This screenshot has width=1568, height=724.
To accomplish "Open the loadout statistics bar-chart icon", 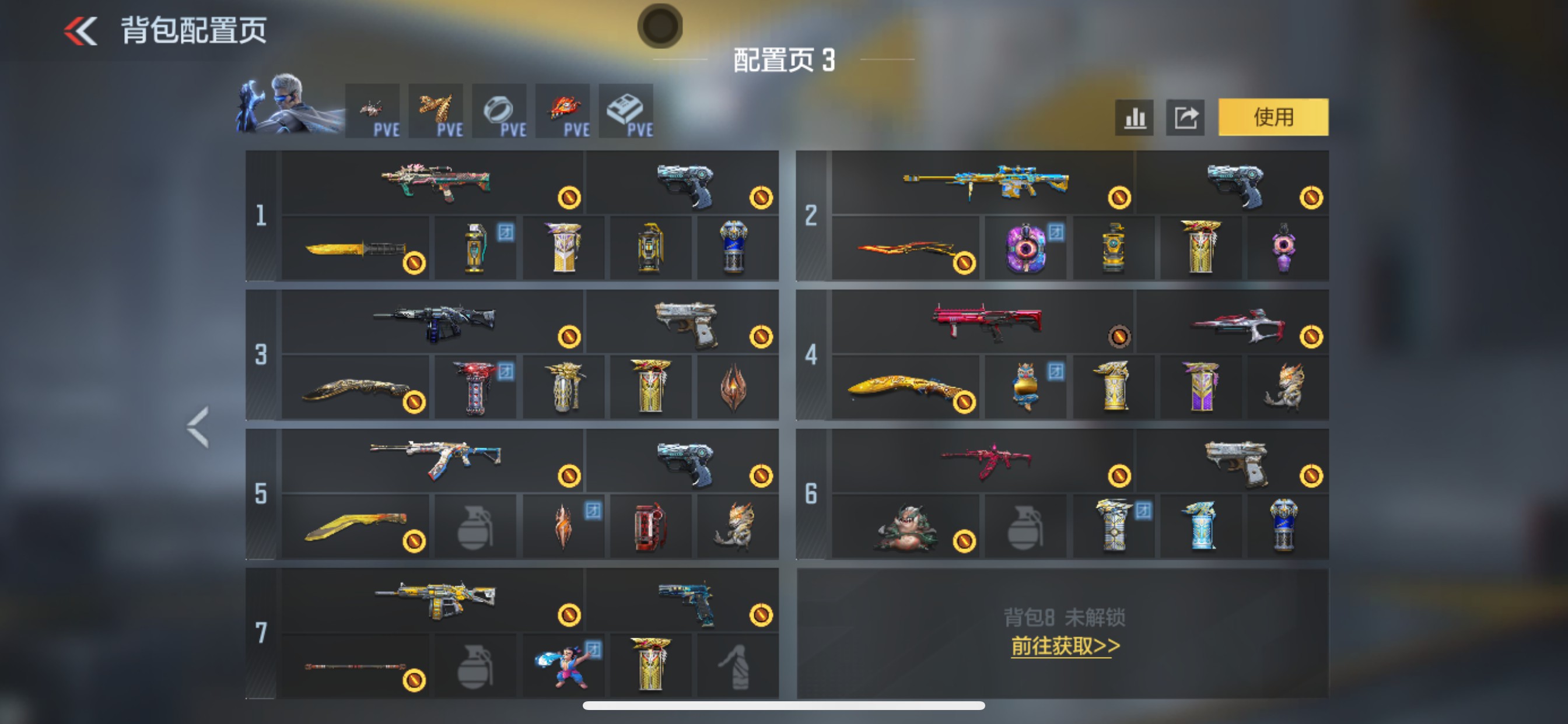I will point(1133,117).
